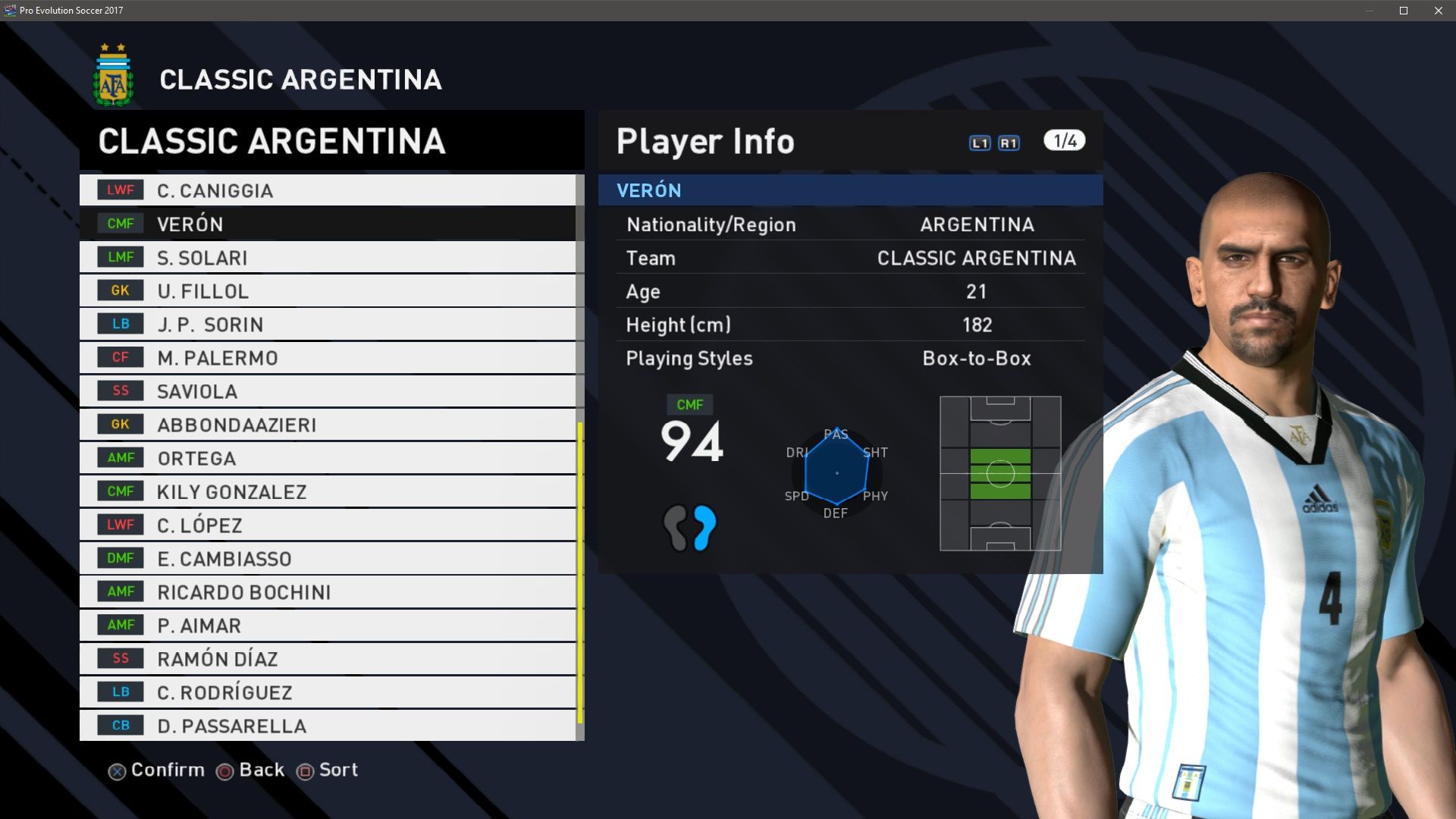This screenshot has height=819, width=1456.
Task: Choose Ricardo Bochini row
Action: (328, 592)
